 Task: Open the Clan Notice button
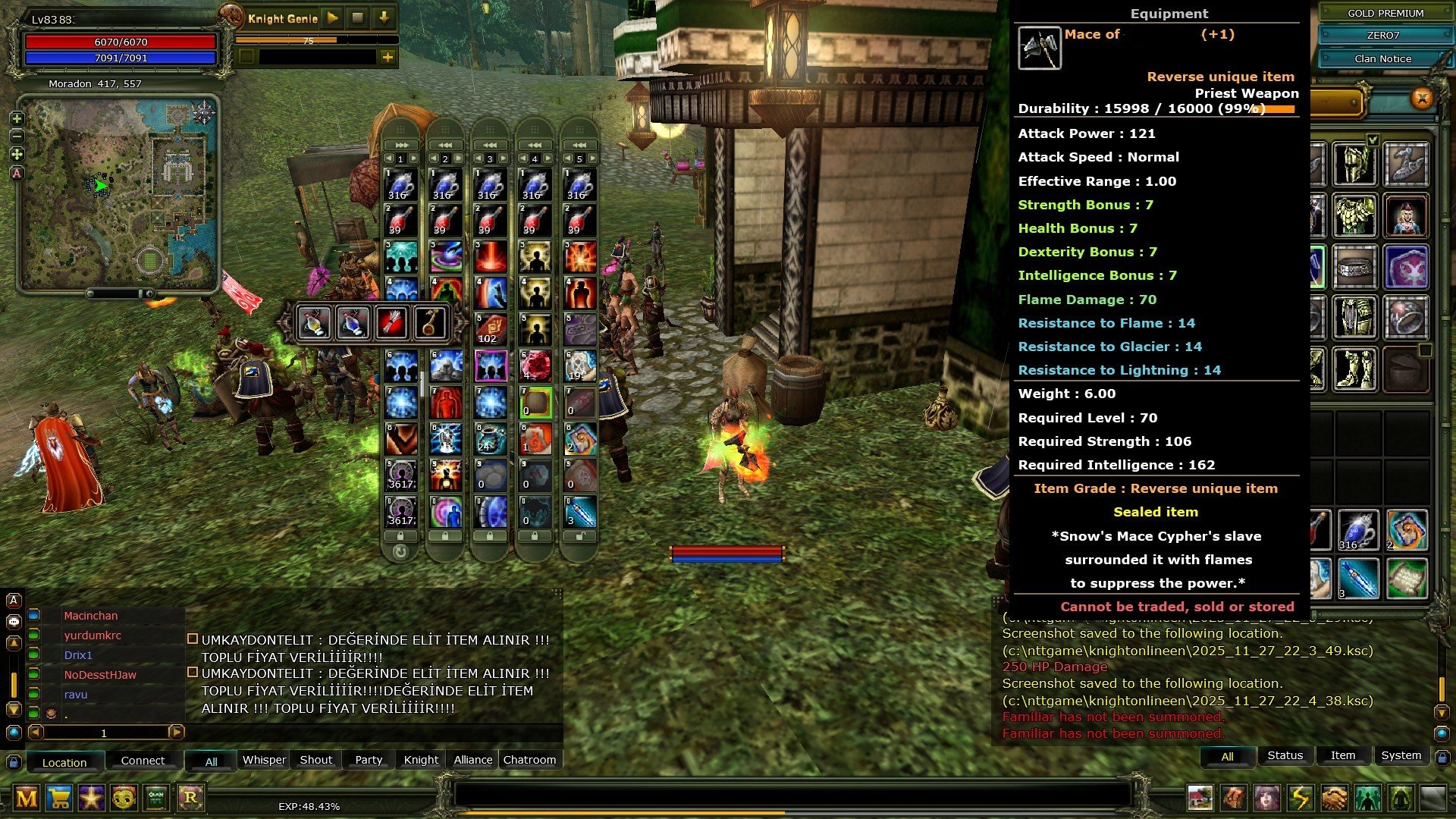(1382, 58)
